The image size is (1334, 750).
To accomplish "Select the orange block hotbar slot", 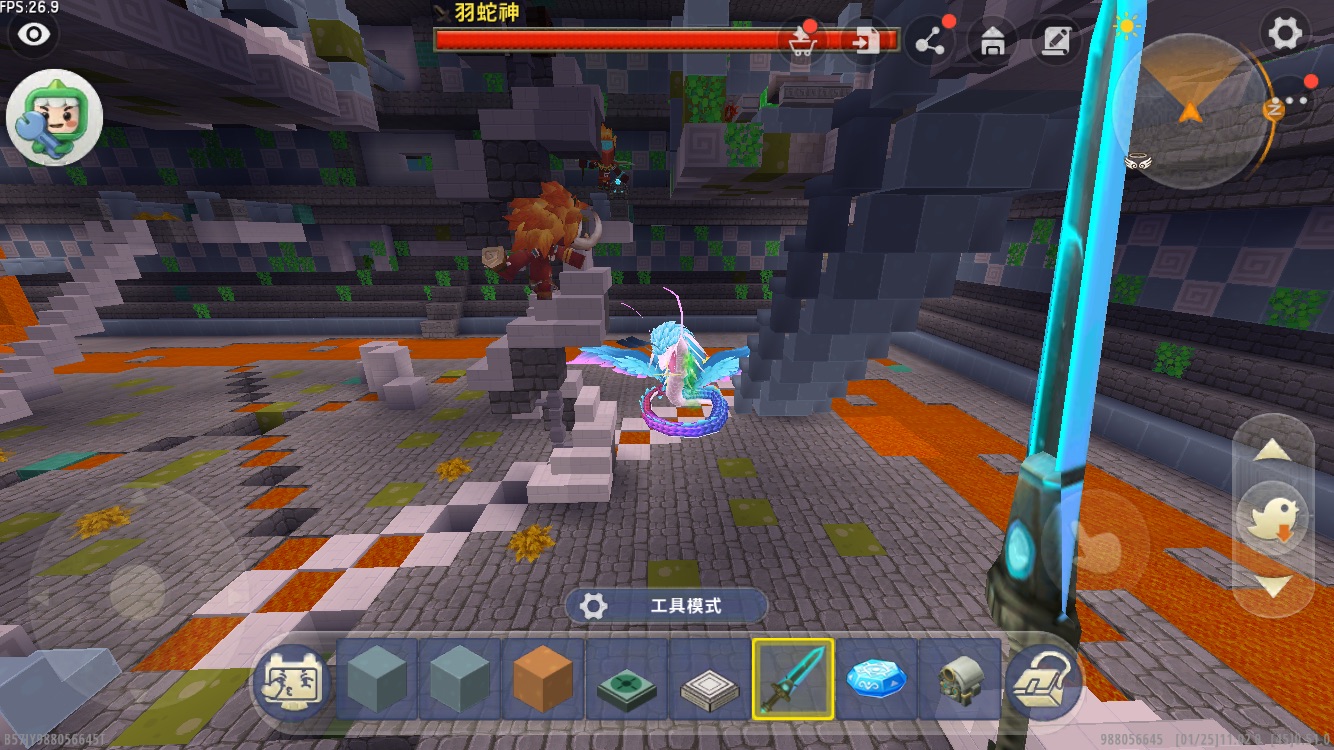I will click(x=542, y=680).
